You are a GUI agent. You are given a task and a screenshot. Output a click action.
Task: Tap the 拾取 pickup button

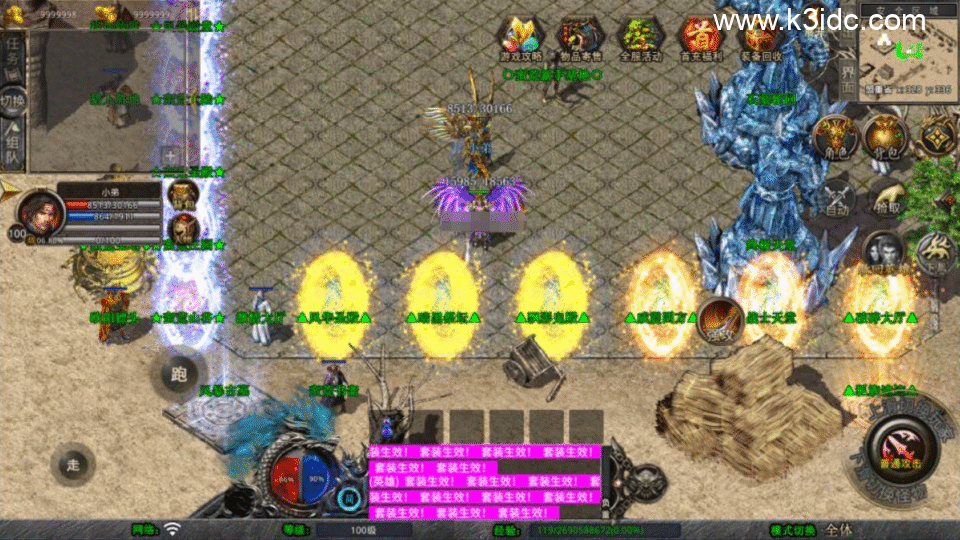coord(886,198)
